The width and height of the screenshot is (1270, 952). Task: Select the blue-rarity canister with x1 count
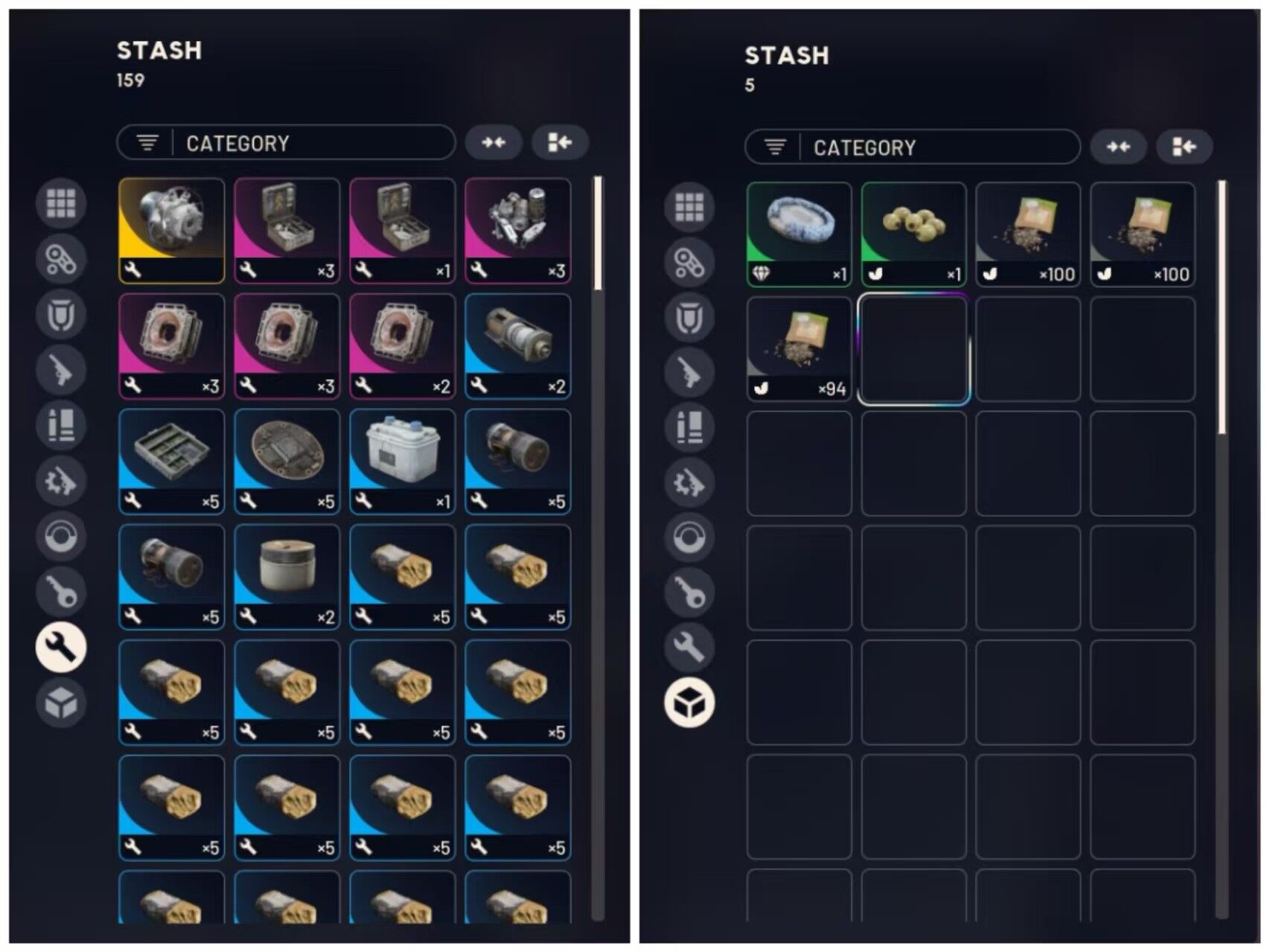(402, 461)
